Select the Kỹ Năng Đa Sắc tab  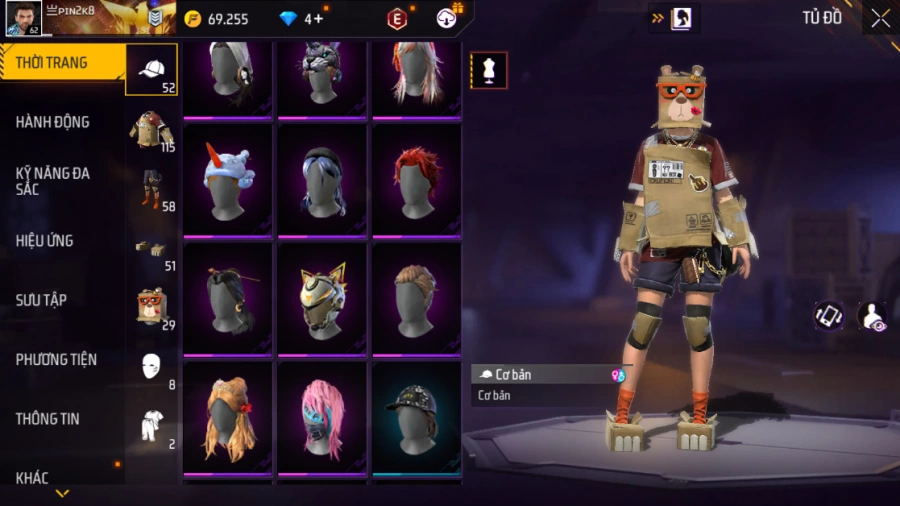click(52, 181)
